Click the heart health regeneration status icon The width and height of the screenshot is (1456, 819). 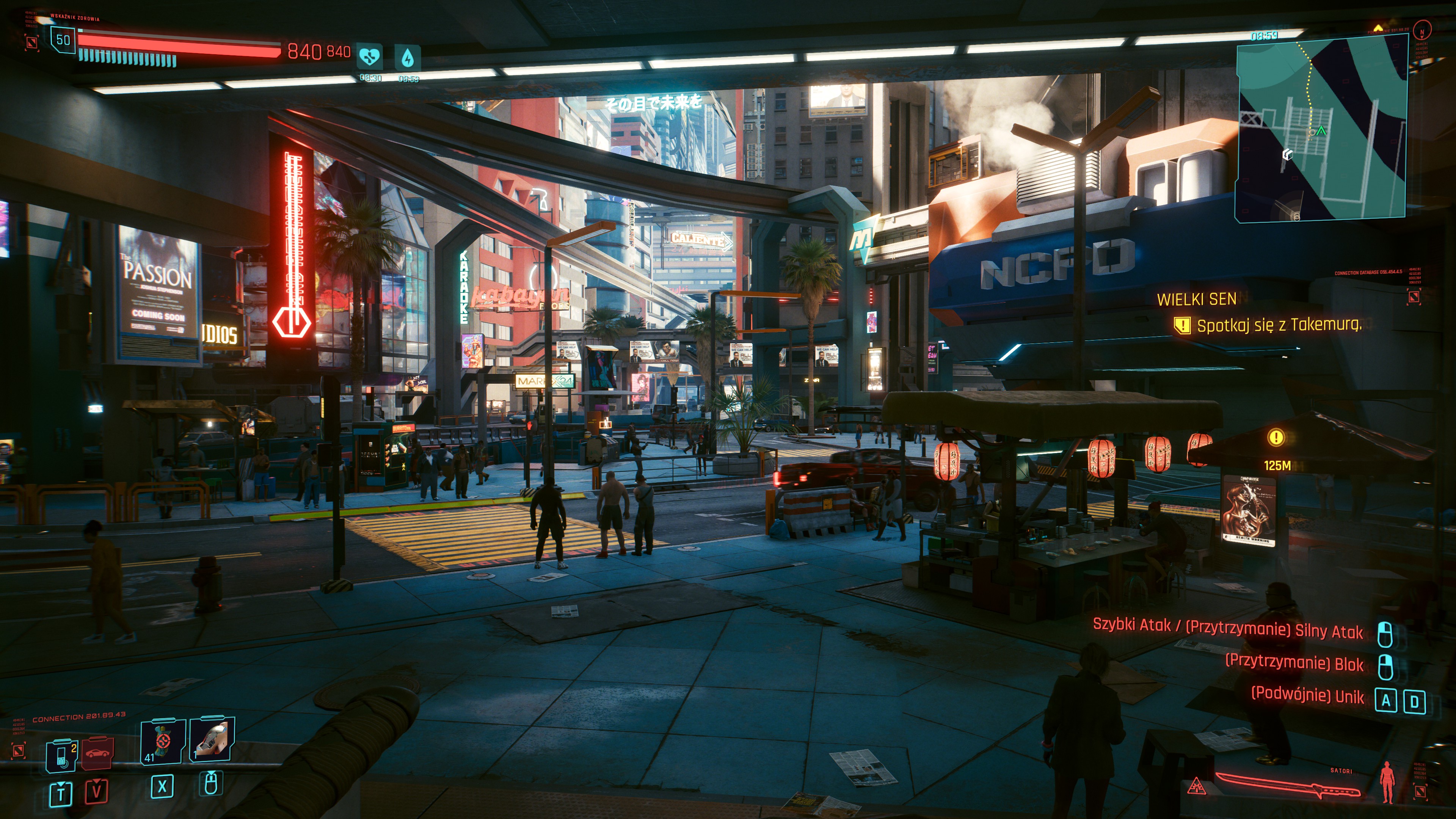(x=370, y=57)
